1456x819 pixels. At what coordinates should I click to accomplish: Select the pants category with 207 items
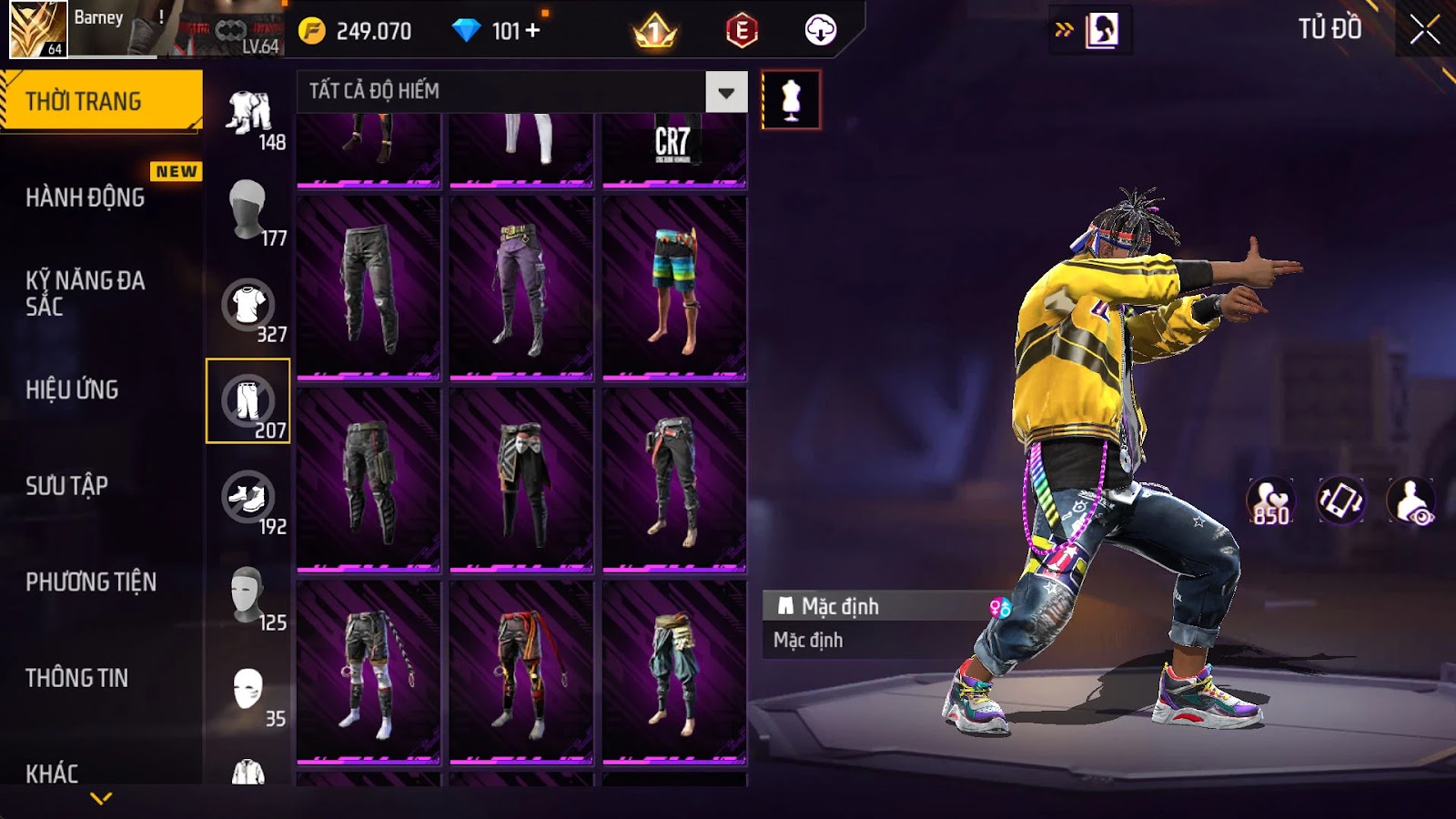(248, 401)
